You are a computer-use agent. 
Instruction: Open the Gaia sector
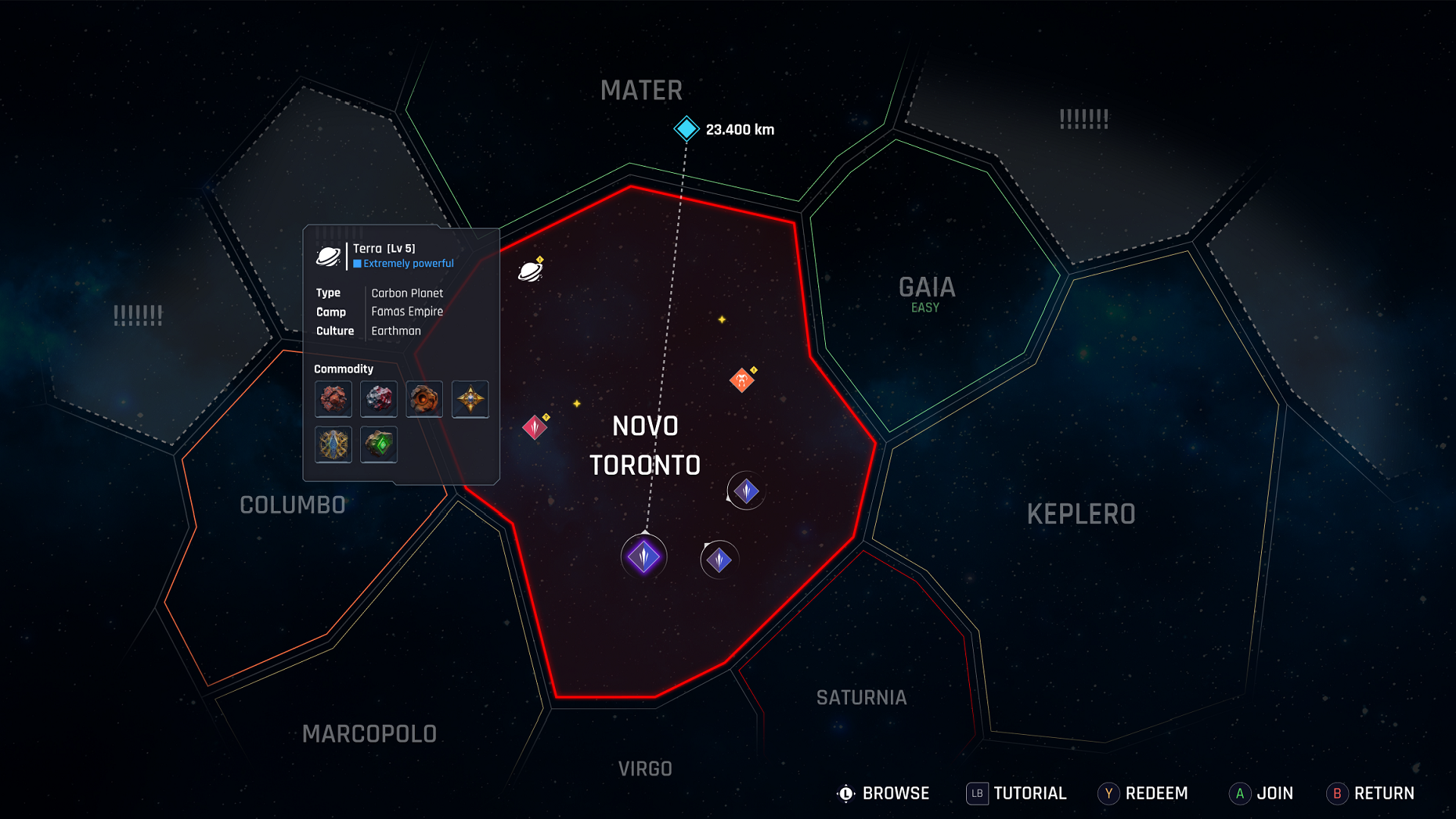click(x=927, y=288)
